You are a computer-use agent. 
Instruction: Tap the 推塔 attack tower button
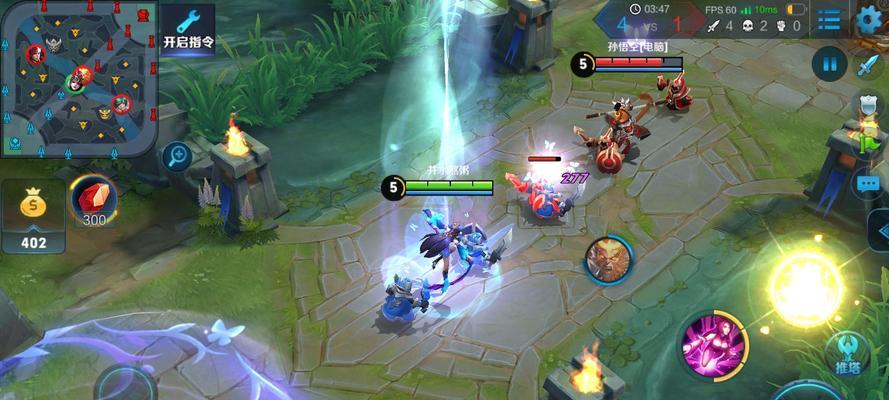point(845,354)
